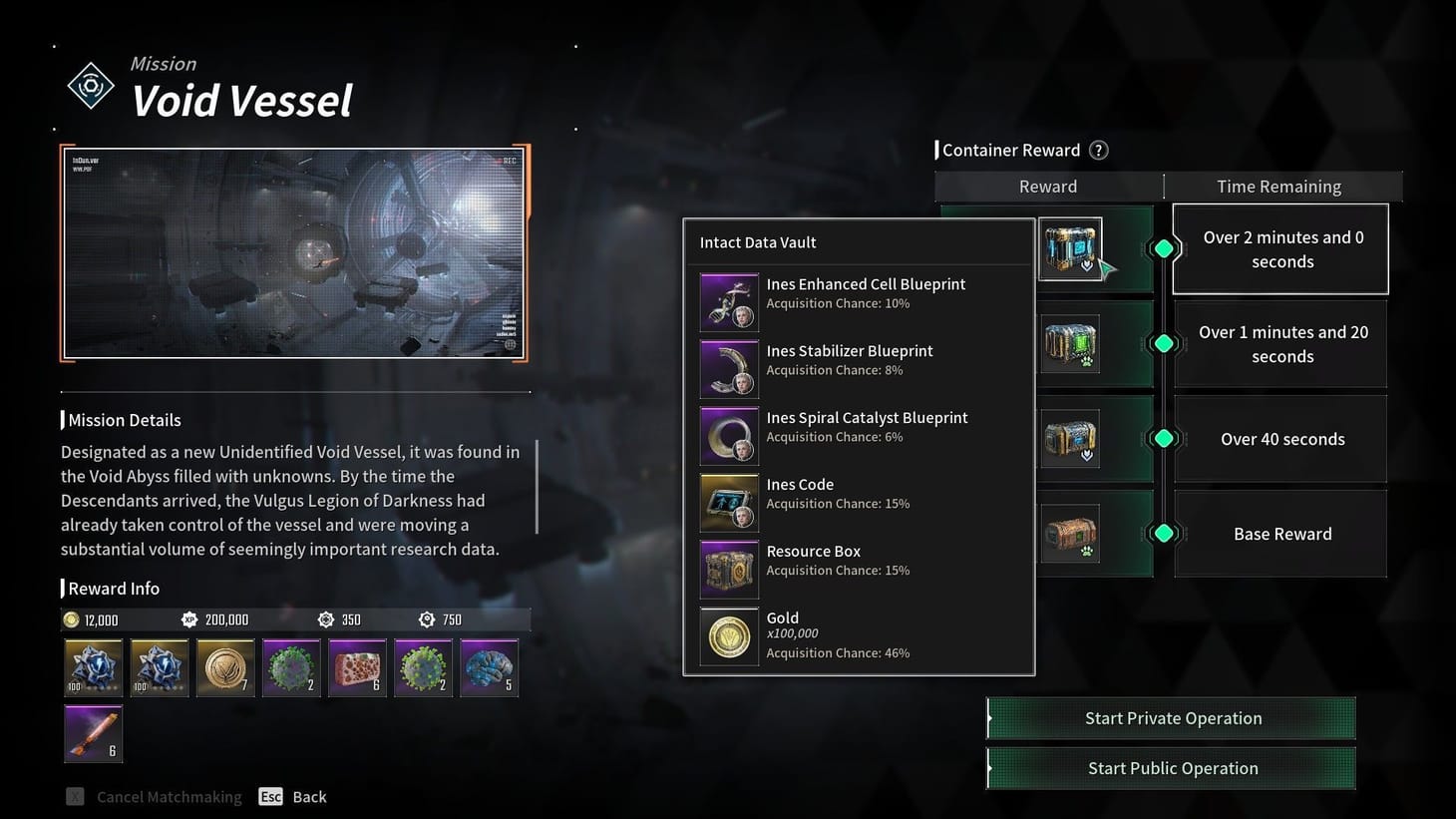Click the green node beside Over 2 minutes reward
Image resolution: width=1456 pixels, height=819 pixels.
[1164, 248]
